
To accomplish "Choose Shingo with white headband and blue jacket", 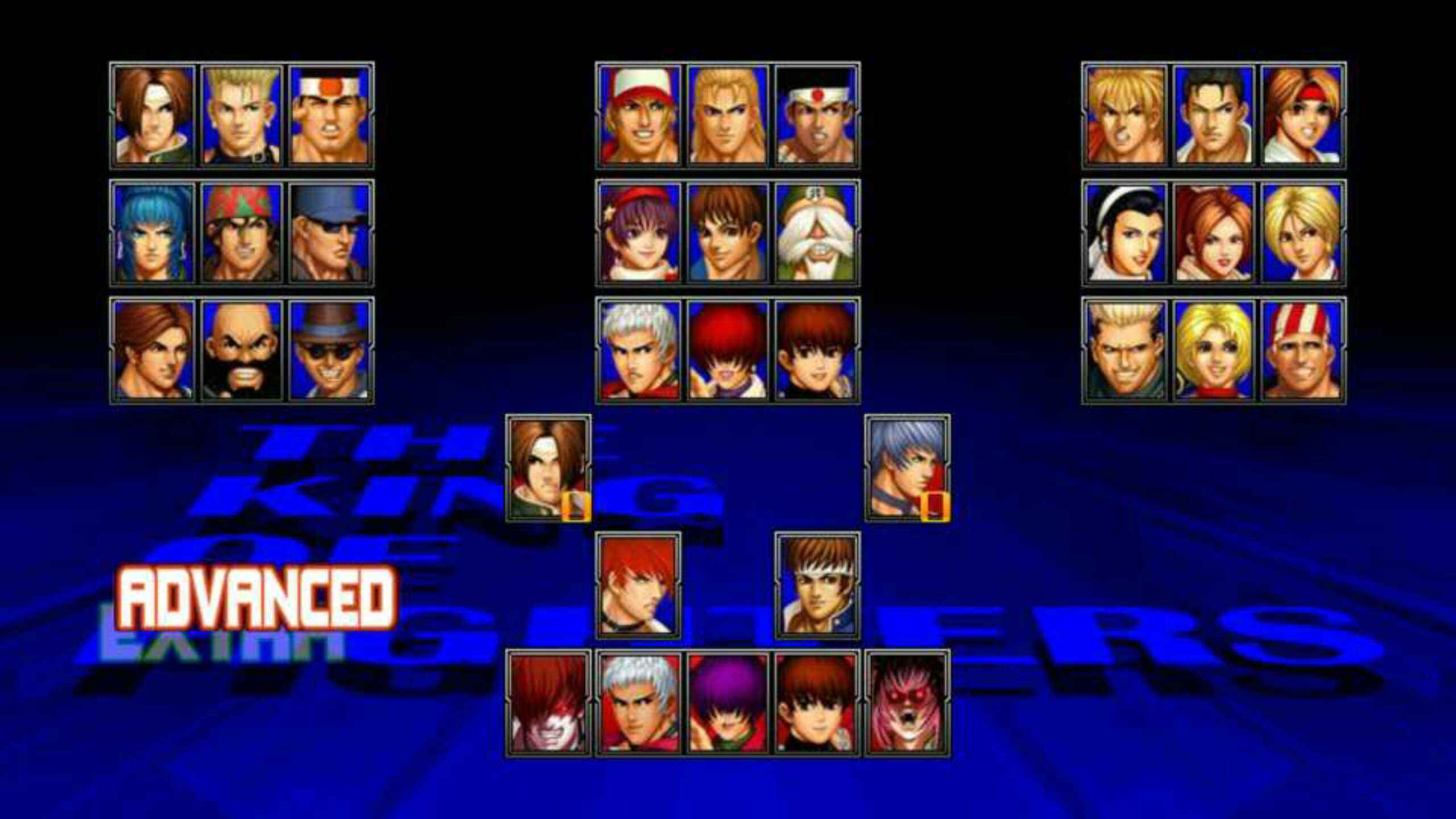I will pyautogui.click(x=817, y=586).
